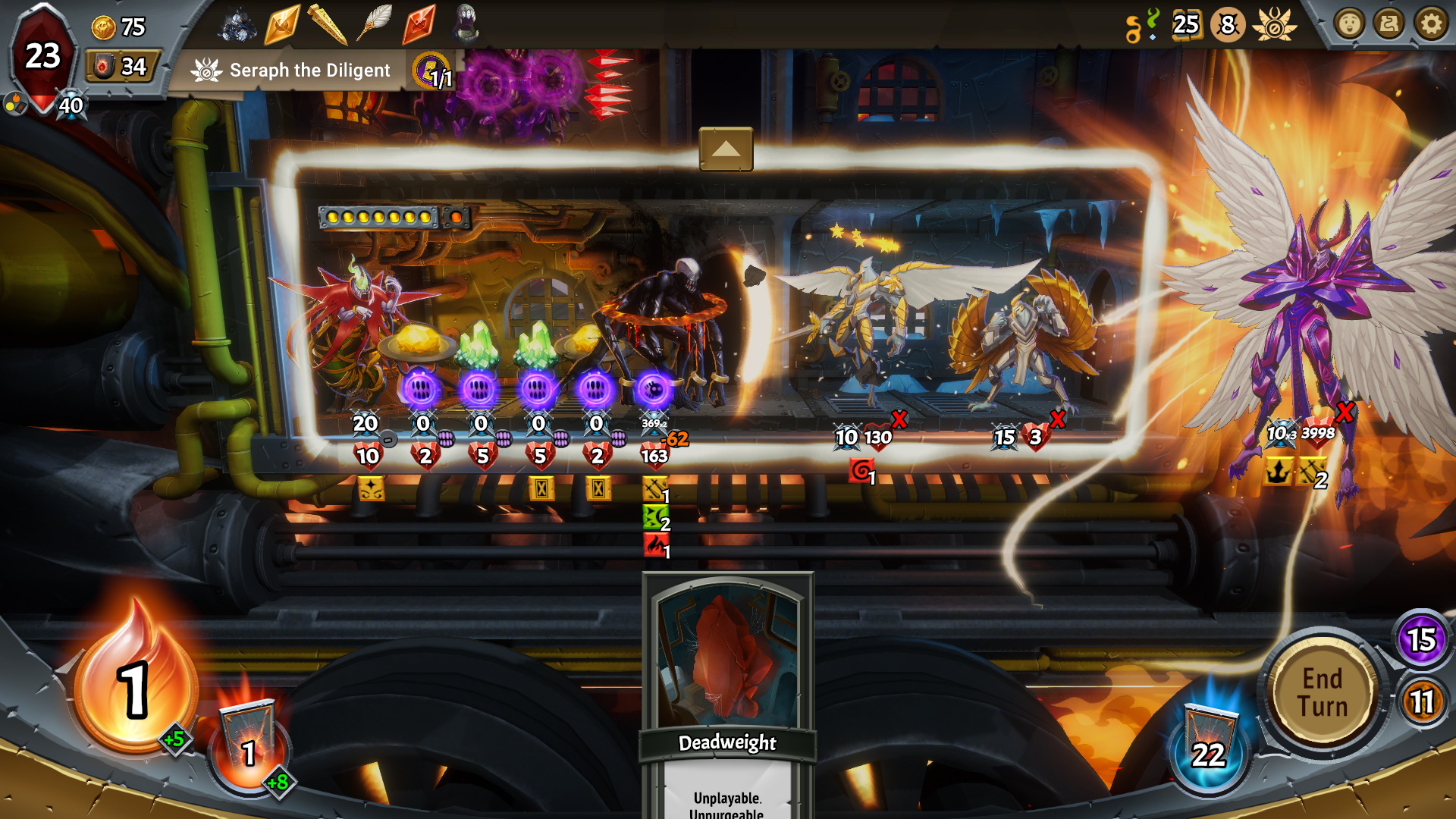
Task: Show the orange pile counter of 11
Action: [1421, 701]
